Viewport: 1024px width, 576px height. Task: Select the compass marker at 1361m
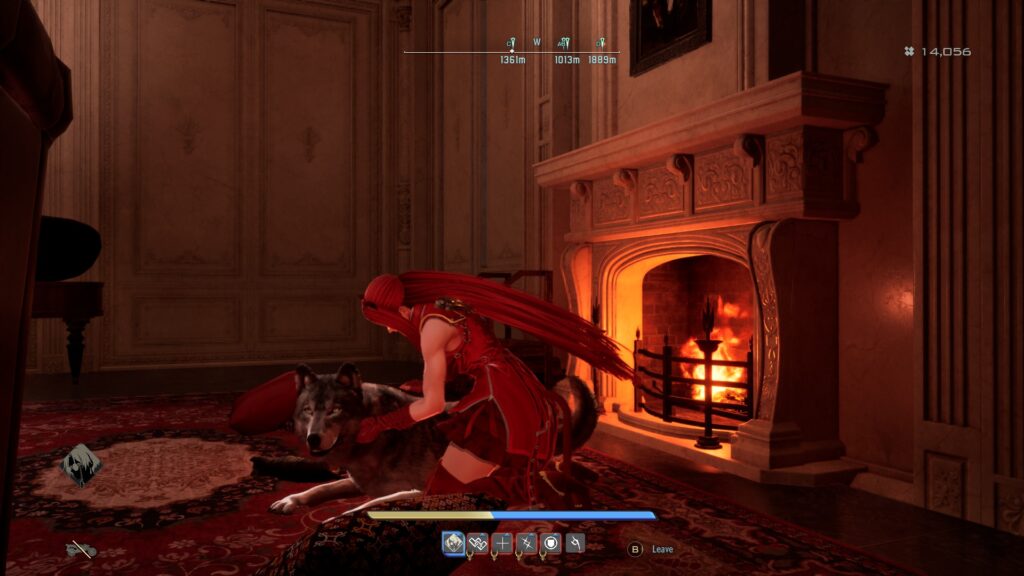(x=511, y=44)
